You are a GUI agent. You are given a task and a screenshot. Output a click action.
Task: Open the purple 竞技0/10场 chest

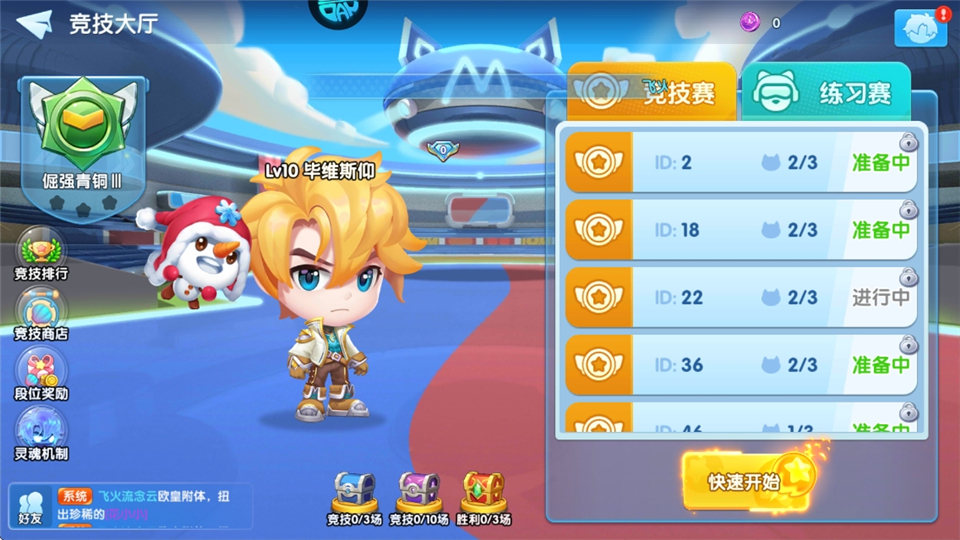coord(419,492)
